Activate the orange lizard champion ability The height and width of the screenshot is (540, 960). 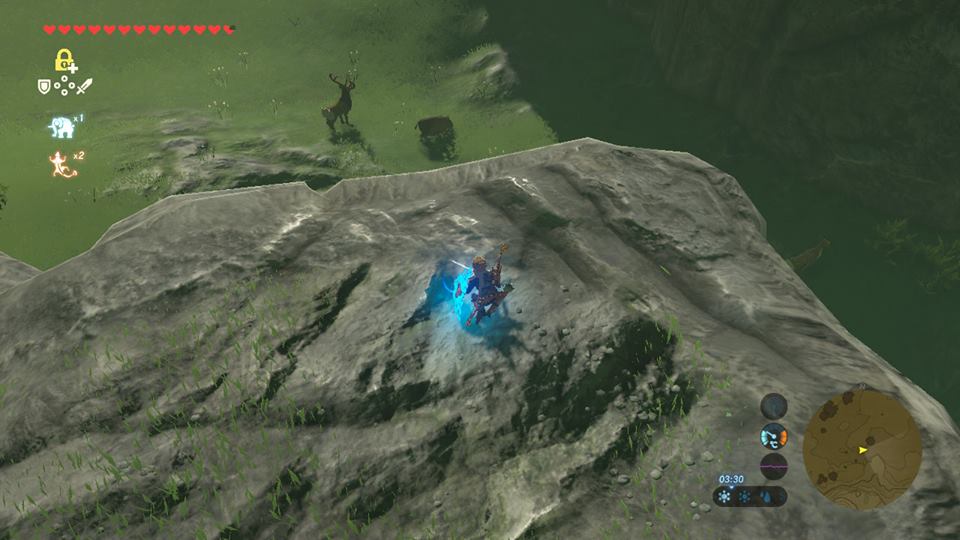[62, 163]
